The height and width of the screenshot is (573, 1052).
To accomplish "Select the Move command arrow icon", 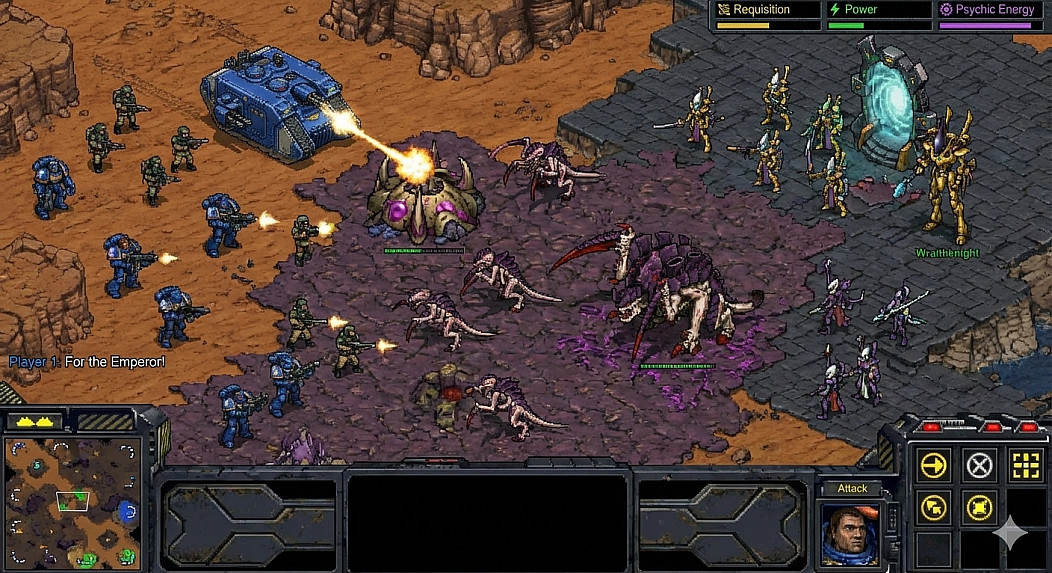I will coord(934,465).
